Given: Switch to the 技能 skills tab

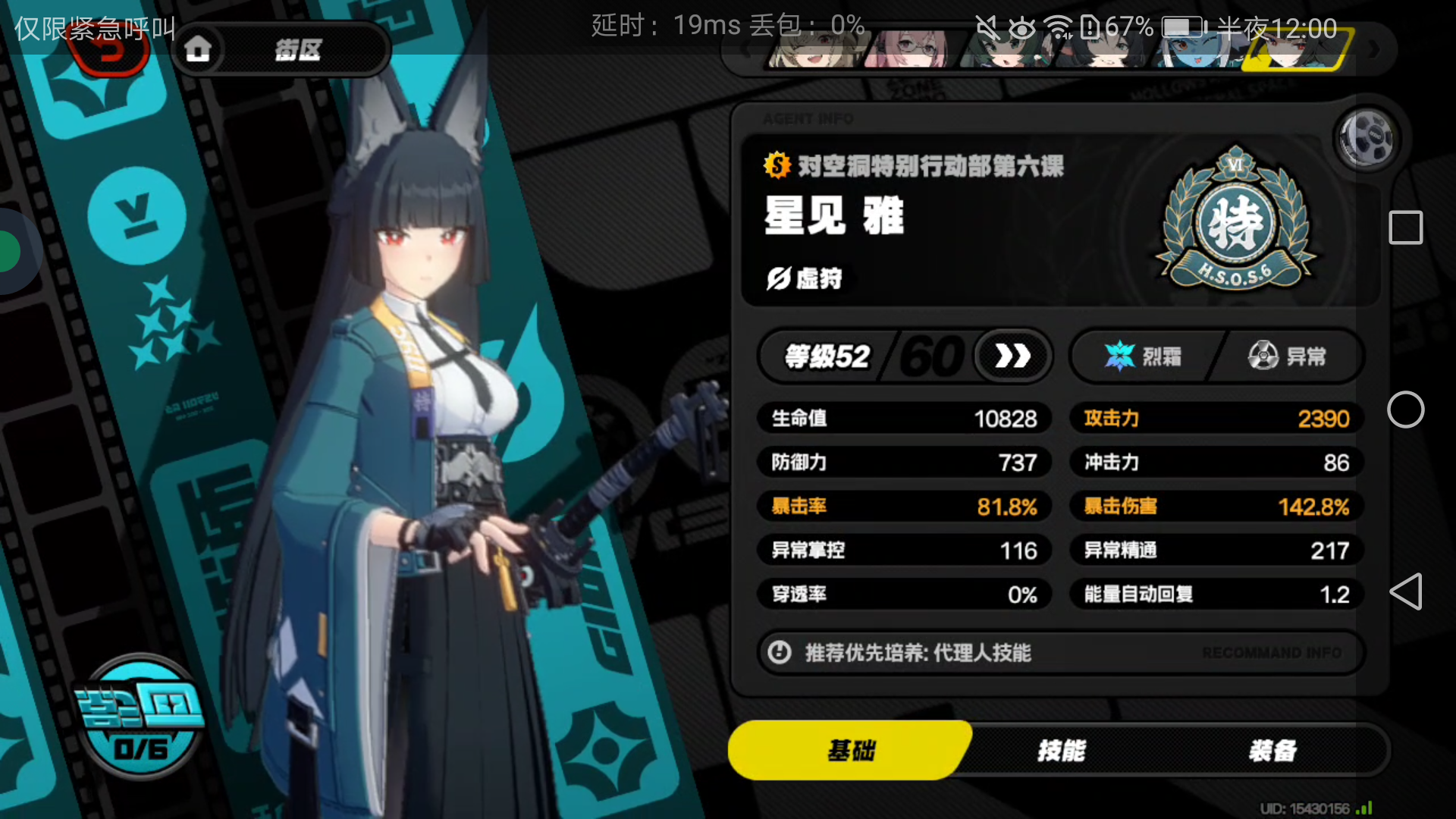Looking at the screenshot, I should 1062,751.
